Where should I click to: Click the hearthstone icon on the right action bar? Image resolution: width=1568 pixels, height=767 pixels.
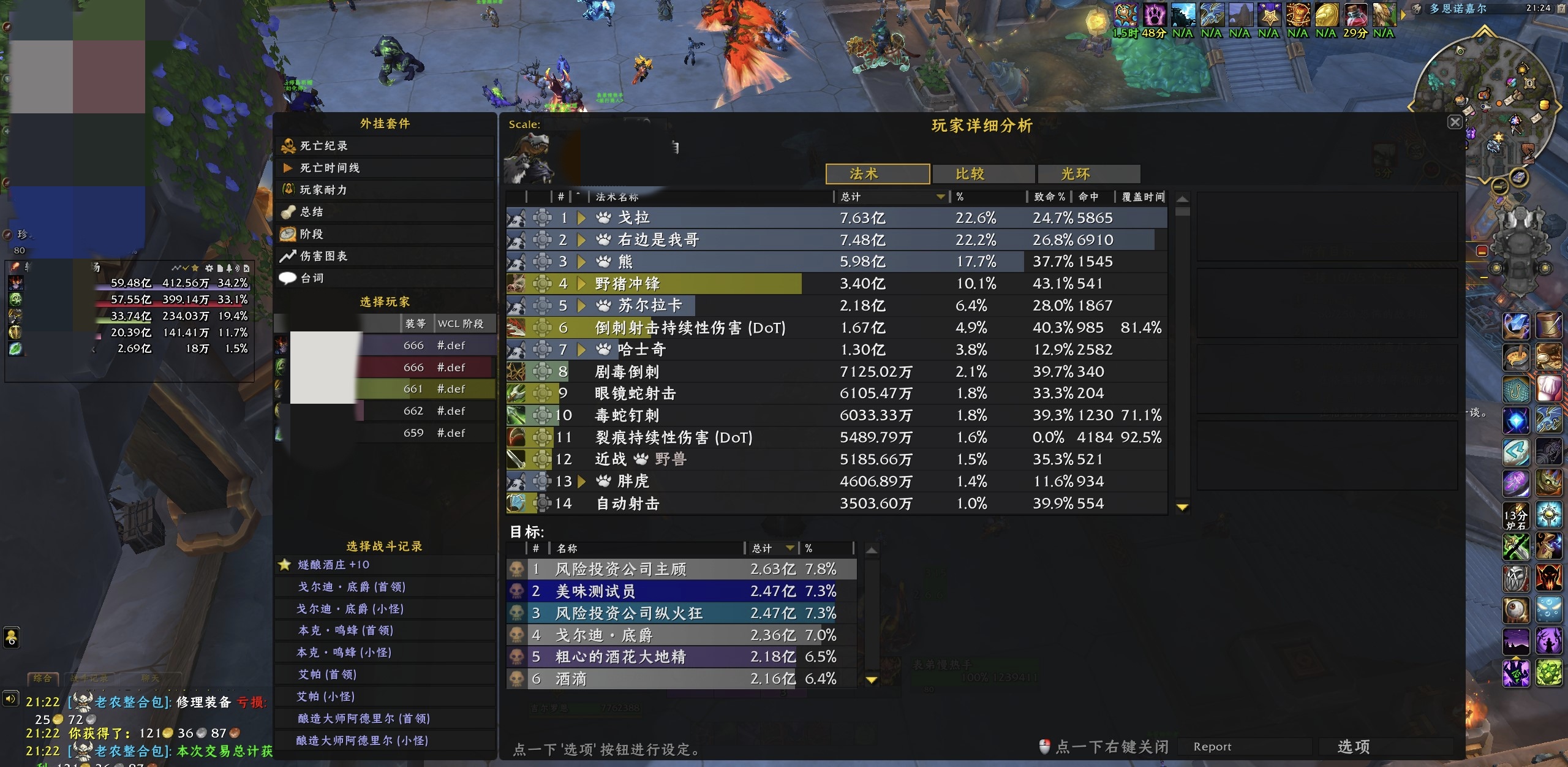[x=1517, y=516]
